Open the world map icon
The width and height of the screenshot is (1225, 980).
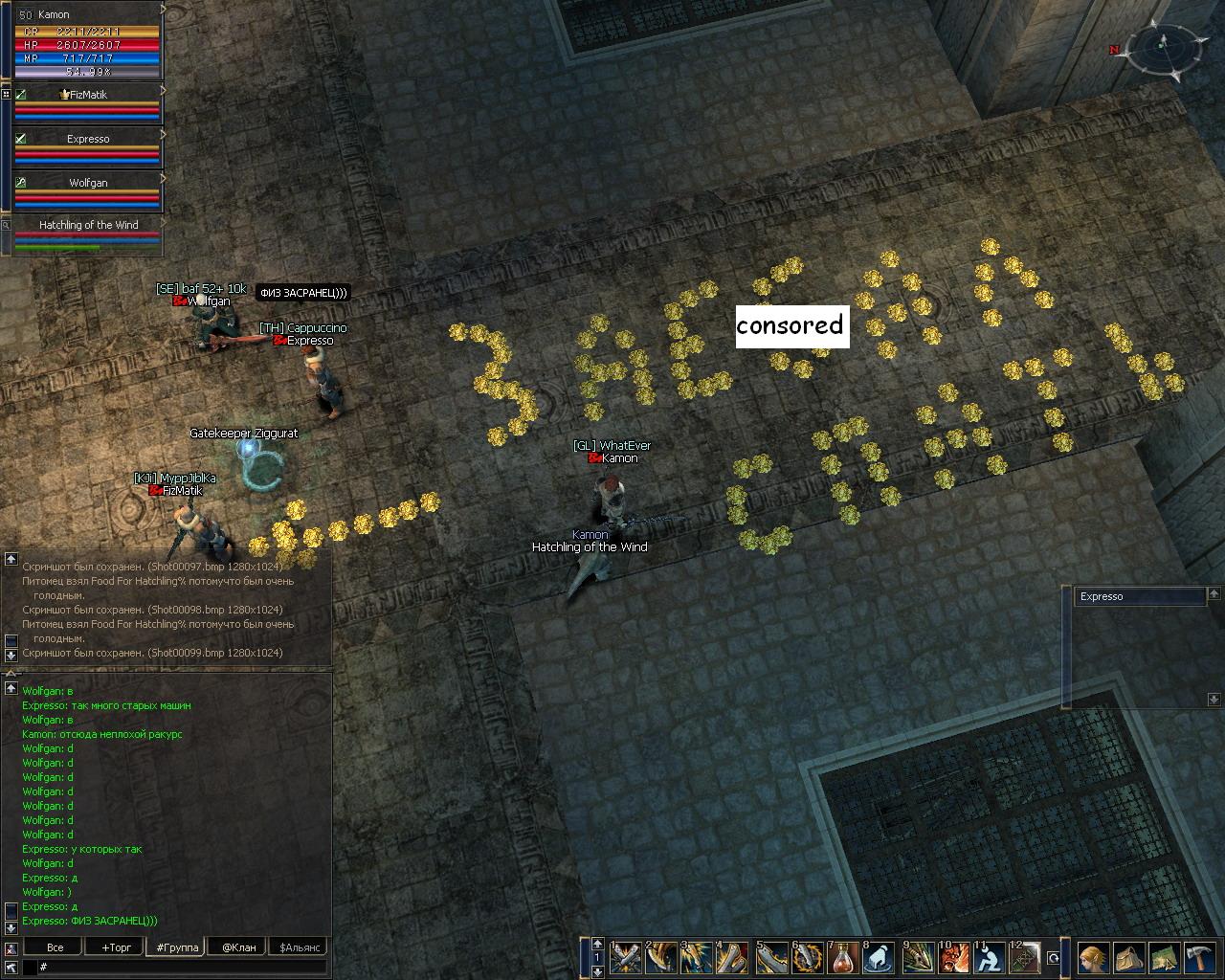pyautogui.click(x=1163, y=957)
